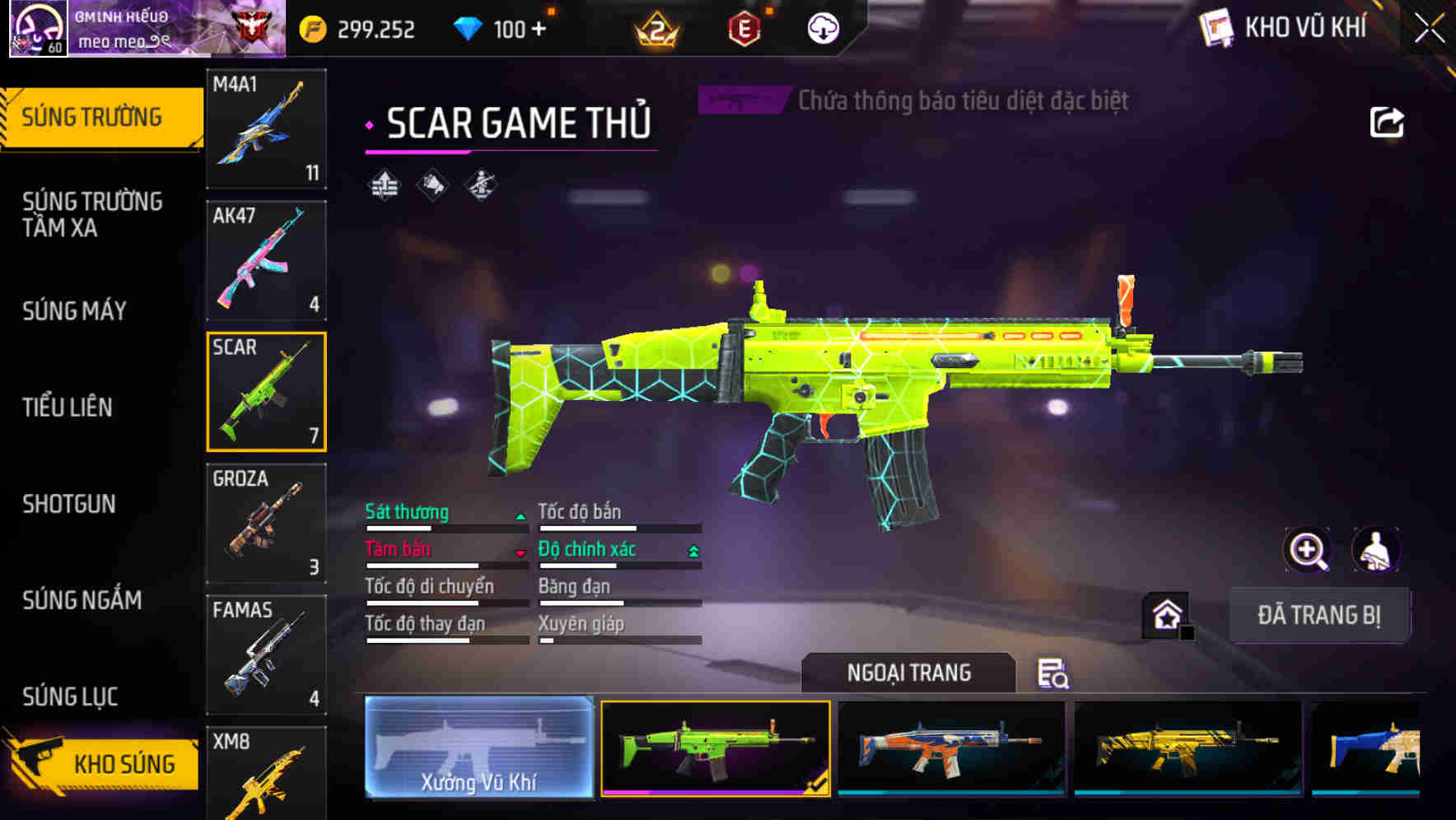Select the soldier-with-gun attribute icon near weapon title
The height and width of the screenshot is (820, 1456).
coord(480,185)
